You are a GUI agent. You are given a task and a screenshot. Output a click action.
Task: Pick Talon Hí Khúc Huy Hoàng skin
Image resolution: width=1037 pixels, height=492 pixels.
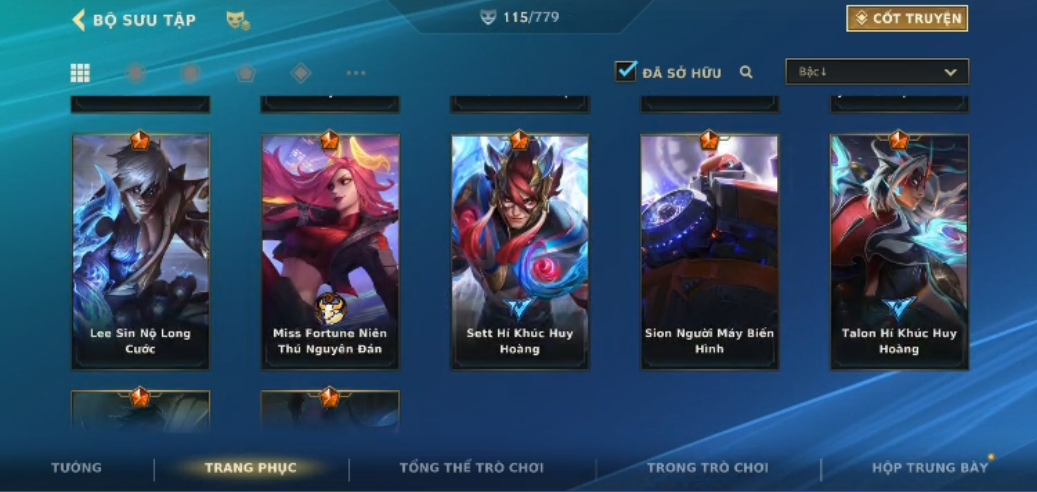pos(899,251)
